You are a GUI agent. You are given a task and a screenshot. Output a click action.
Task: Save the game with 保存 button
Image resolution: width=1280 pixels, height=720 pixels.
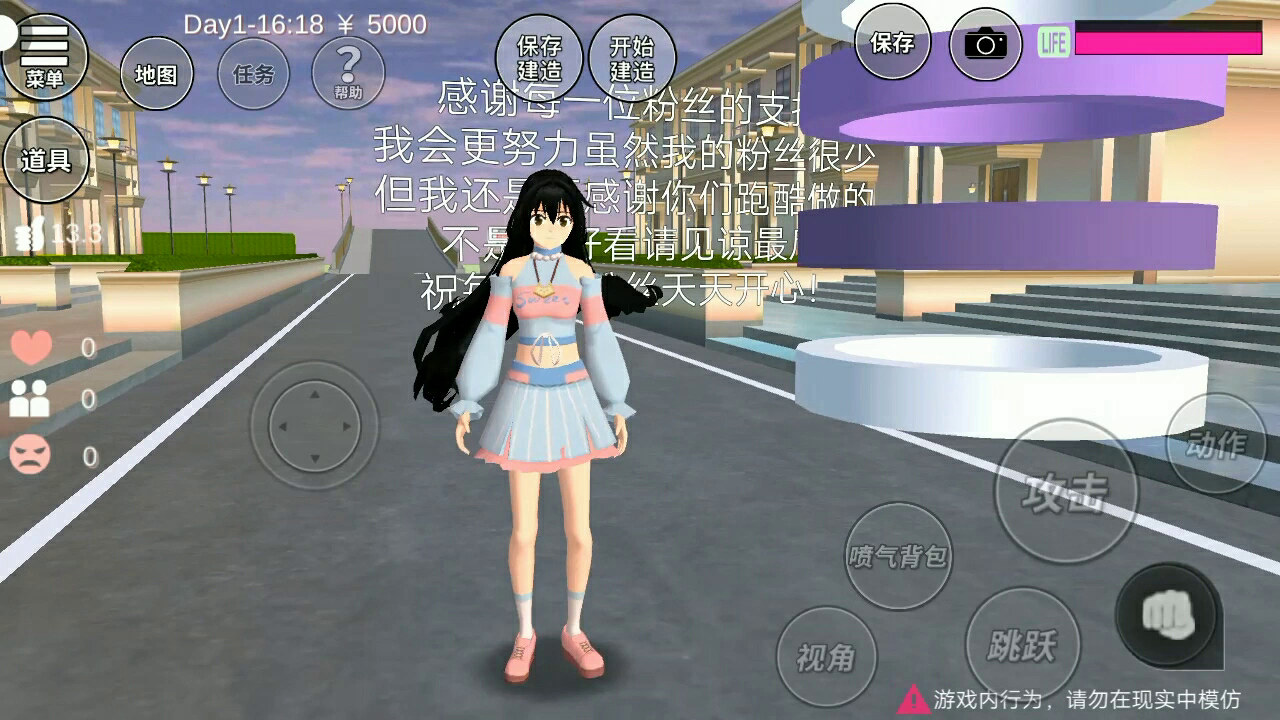coord(892,42)
